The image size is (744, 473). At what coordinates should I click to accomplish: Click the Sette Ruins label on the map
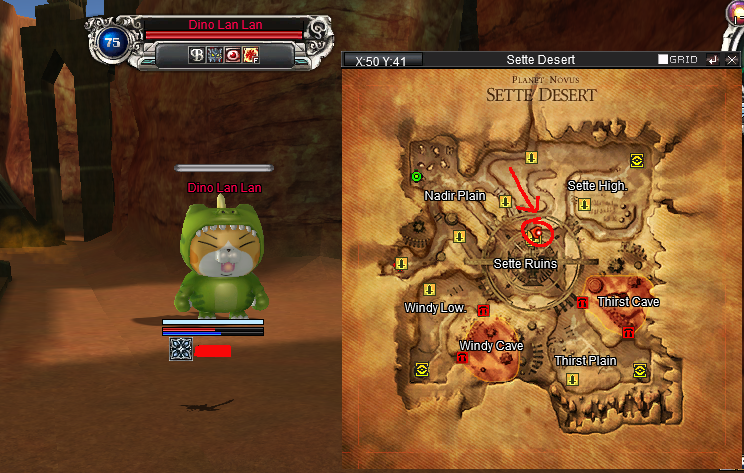point(525,263)
